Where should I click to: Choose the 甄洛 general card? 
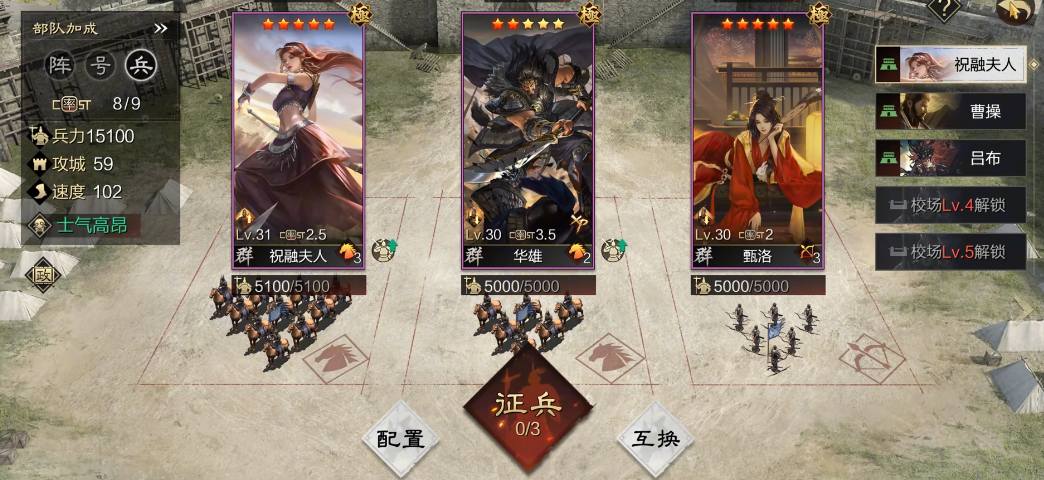coord(758,140)
